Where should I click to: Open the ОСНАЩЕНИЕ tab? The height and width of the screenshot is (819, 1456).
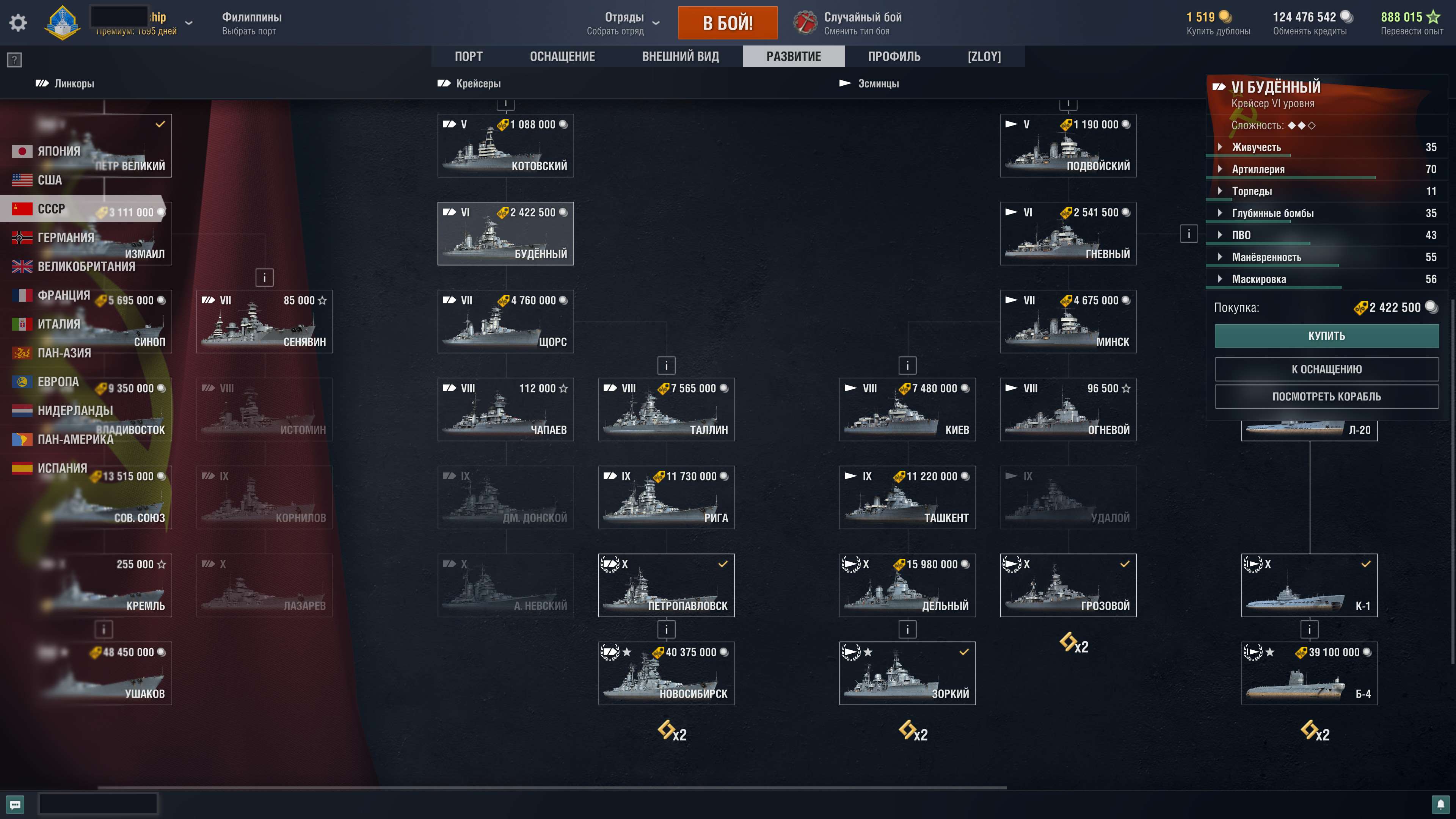point(562,56)
